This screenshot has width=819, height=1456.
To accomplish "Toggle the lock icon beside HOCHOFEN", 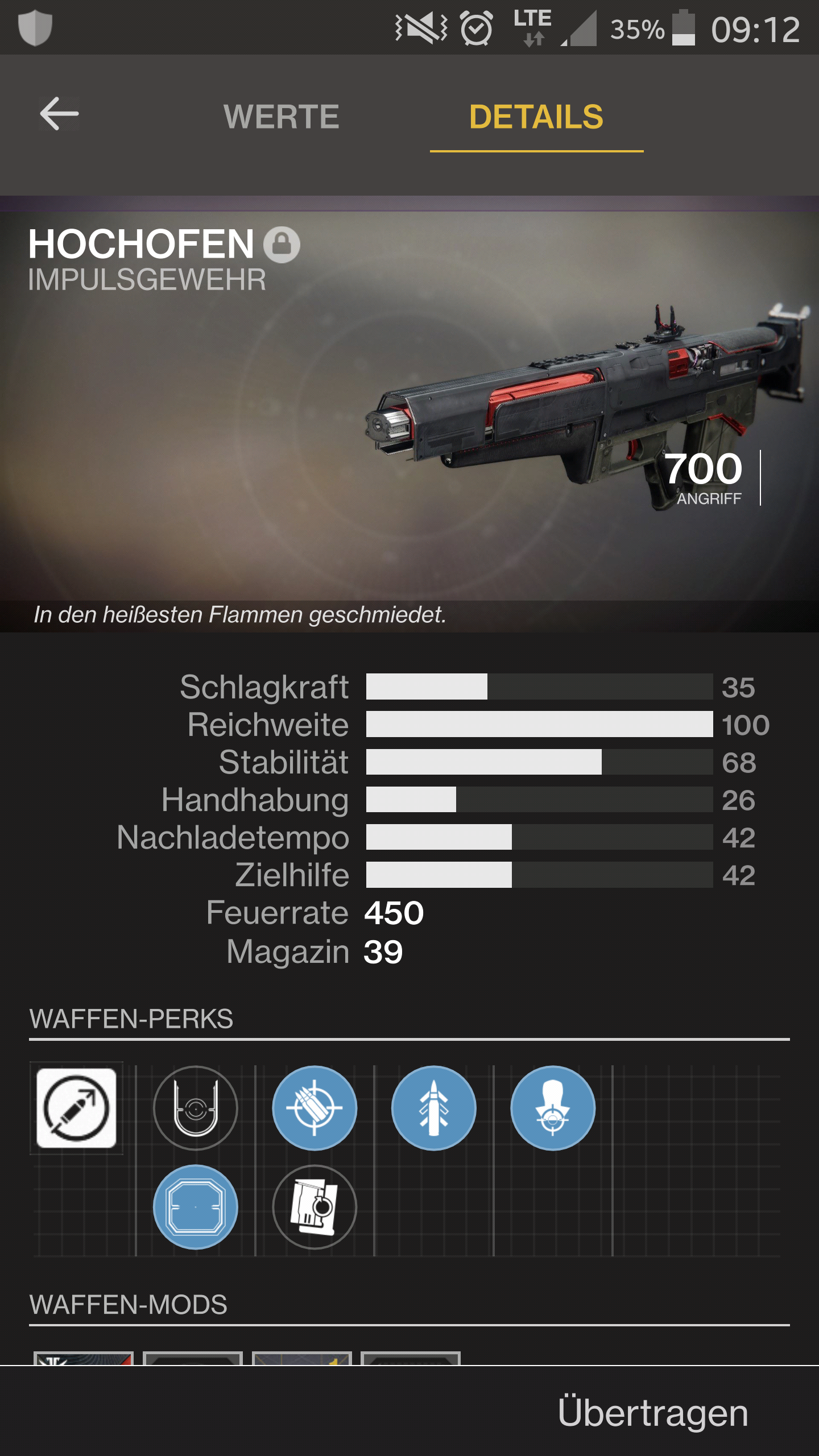I will [282, 245].
